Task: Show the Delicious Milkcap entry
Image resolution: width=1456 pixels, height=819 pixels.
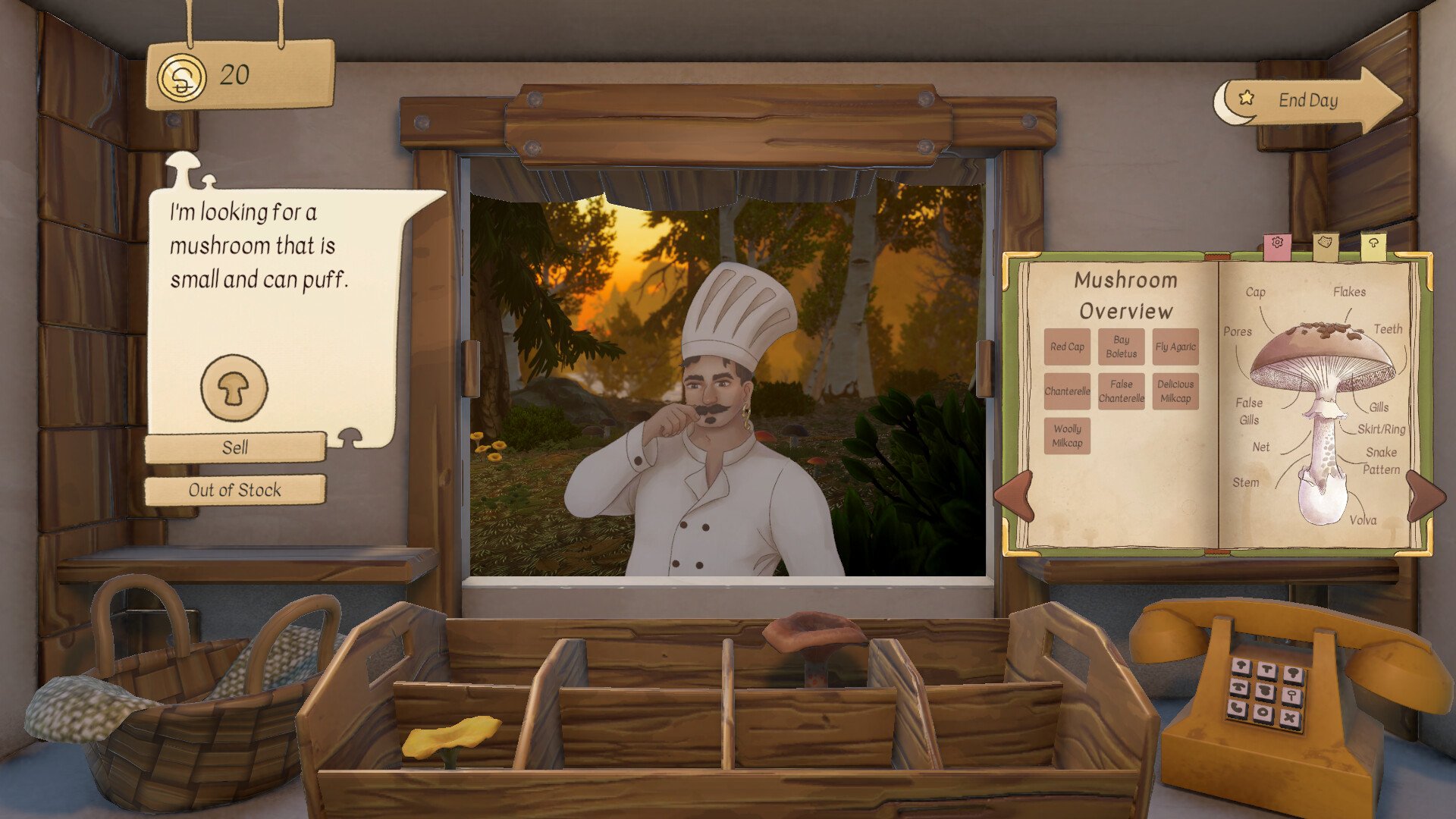Action: pyautogui.click(x=1175, y=391)
